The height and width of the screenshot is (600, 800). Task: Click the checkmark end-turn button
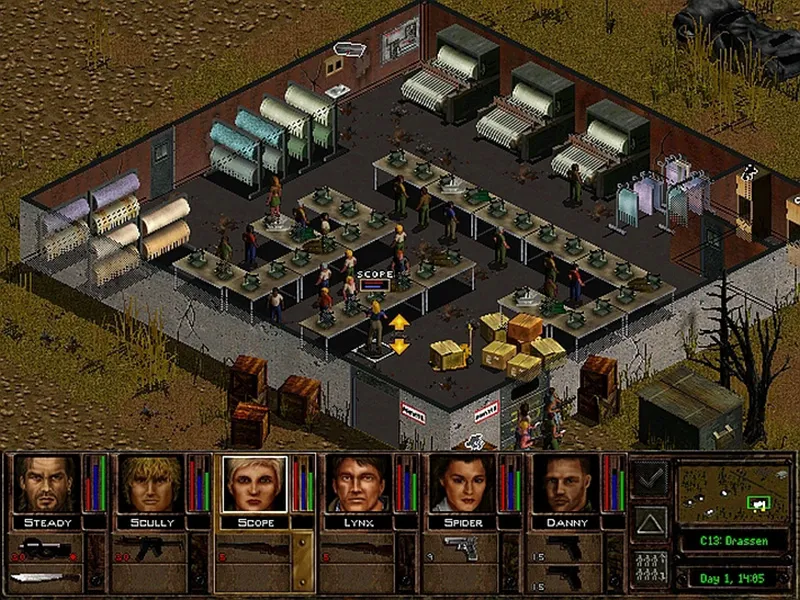coord(651,479)
